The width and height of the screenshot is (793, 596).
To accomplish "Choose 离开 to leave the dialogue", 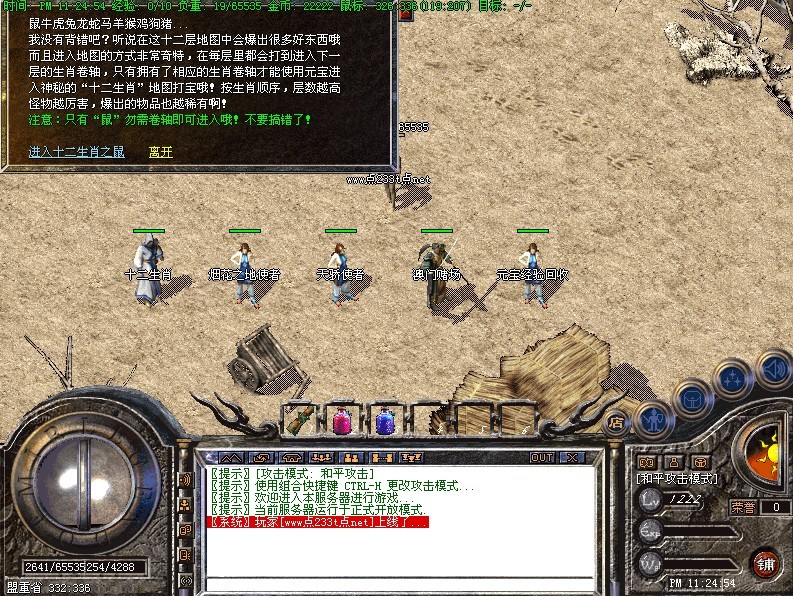I will click(160, 152).
